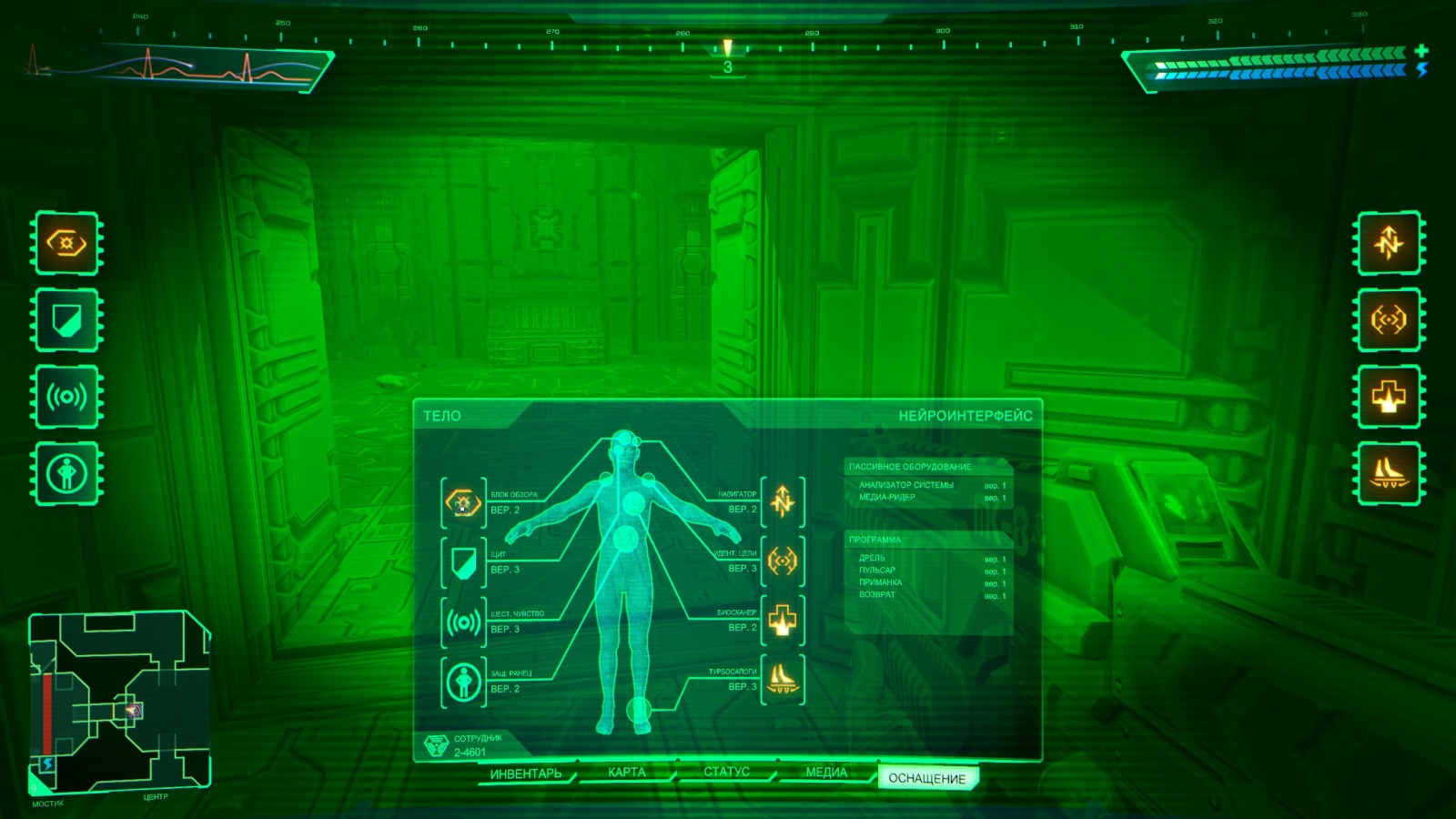Open the Тело body panel header
Viewport: 1456px width, 819px height.
tap(440, 413)
